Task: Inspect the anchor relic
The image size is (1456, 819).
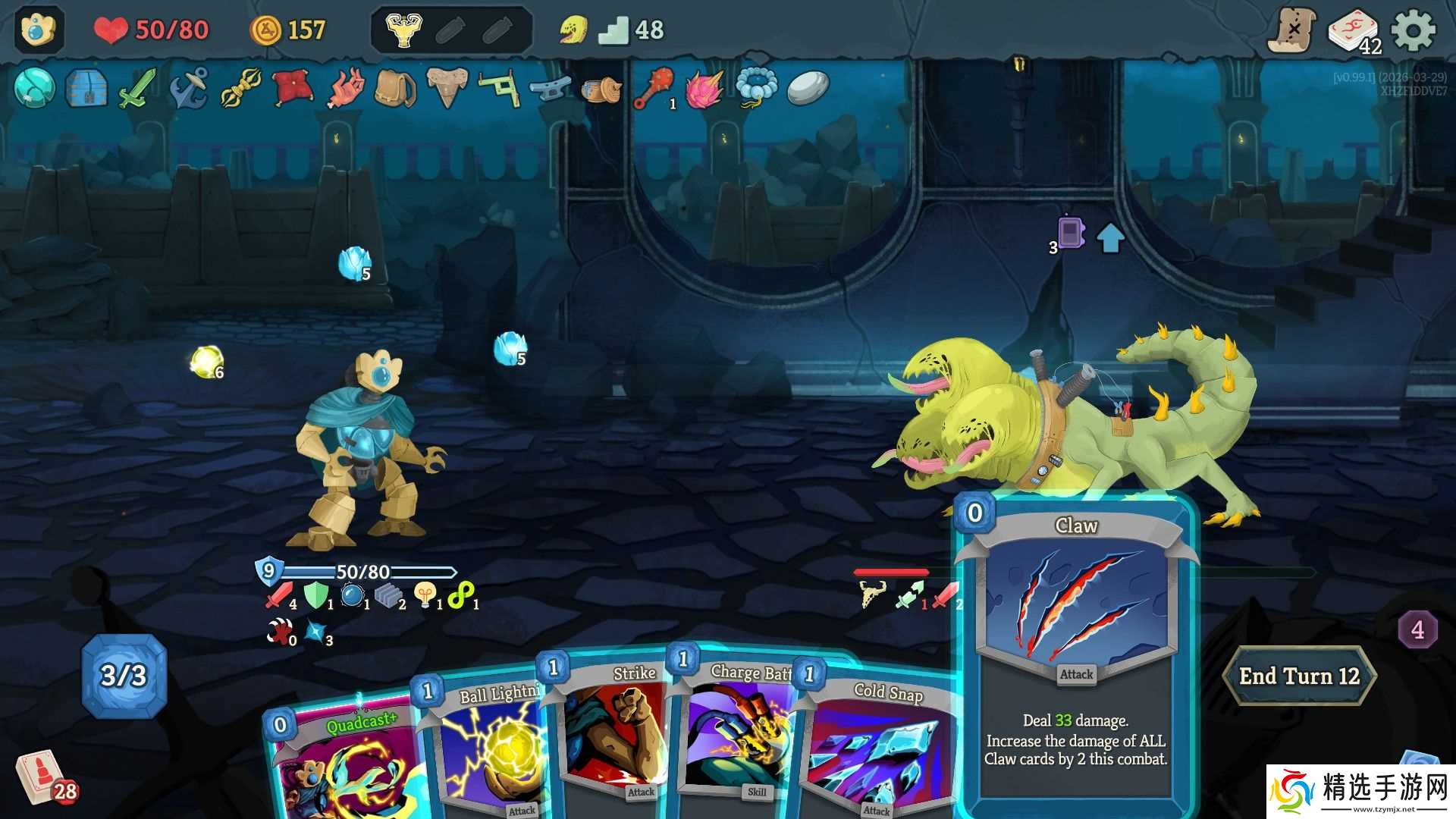Action: pos(189,88)
